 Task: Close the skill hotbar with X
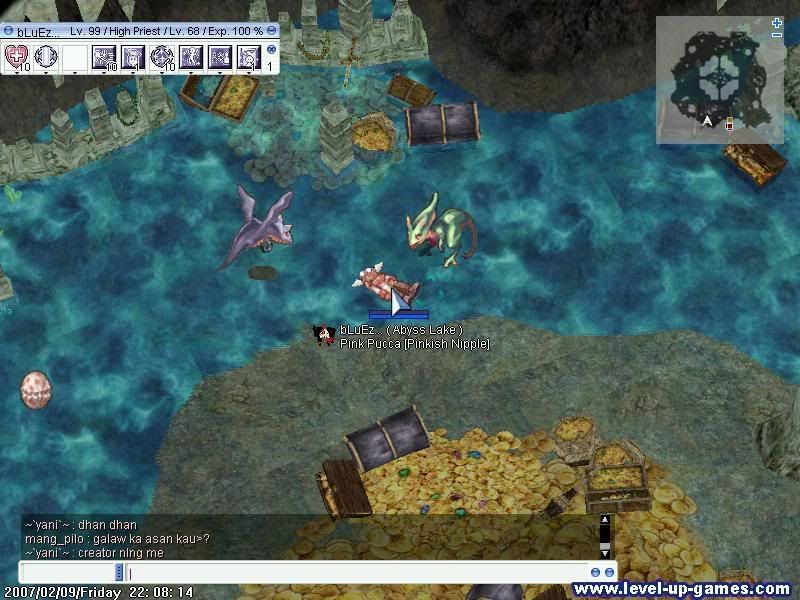(x=271, y=49)
